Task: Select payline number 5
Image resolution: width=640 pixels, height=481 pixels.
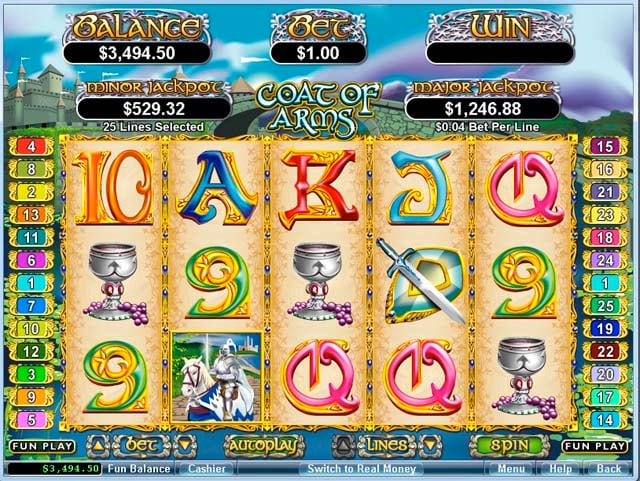Action: (30, 420)
